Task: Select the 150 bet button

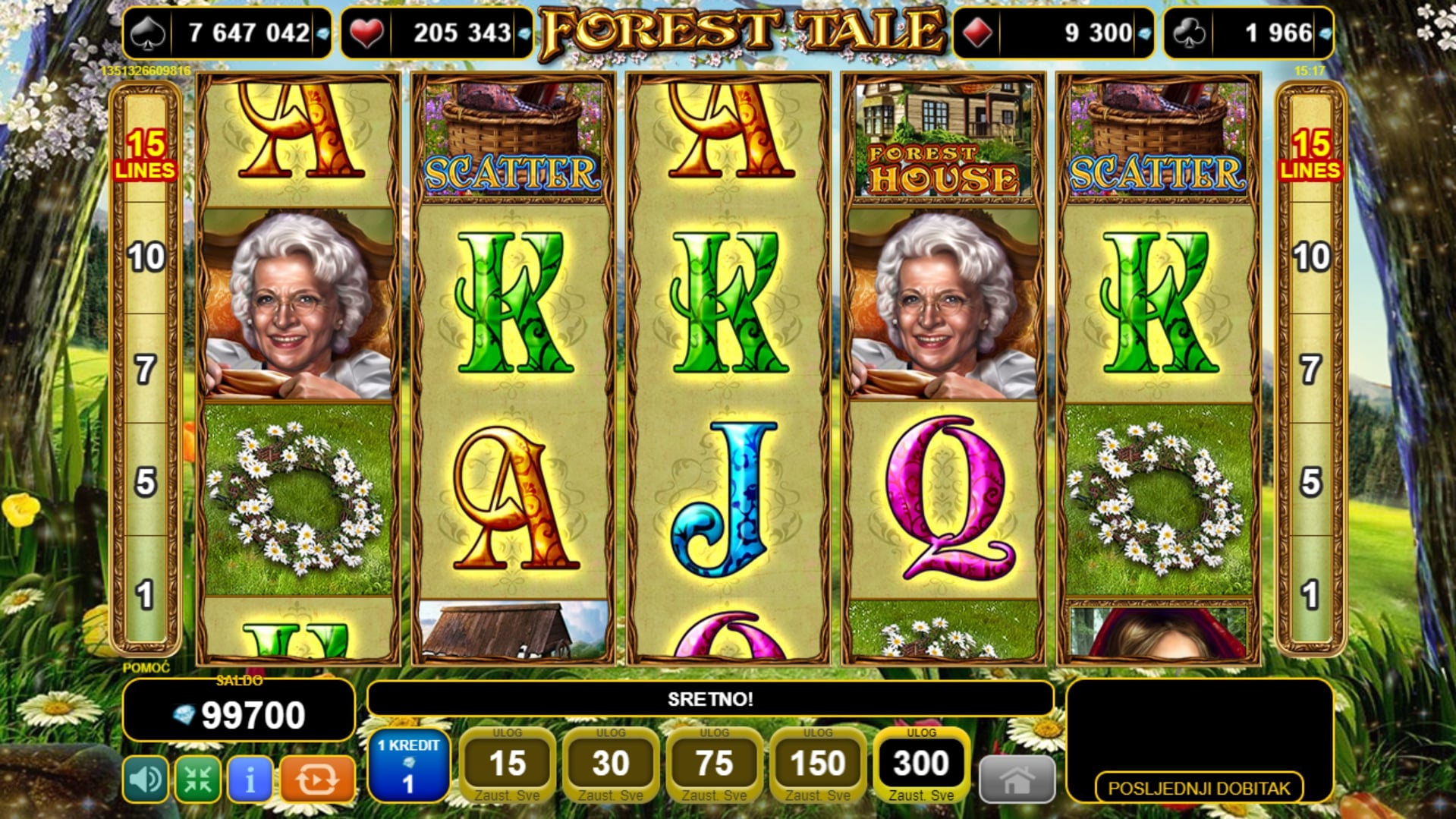Action: pos(817,764)
